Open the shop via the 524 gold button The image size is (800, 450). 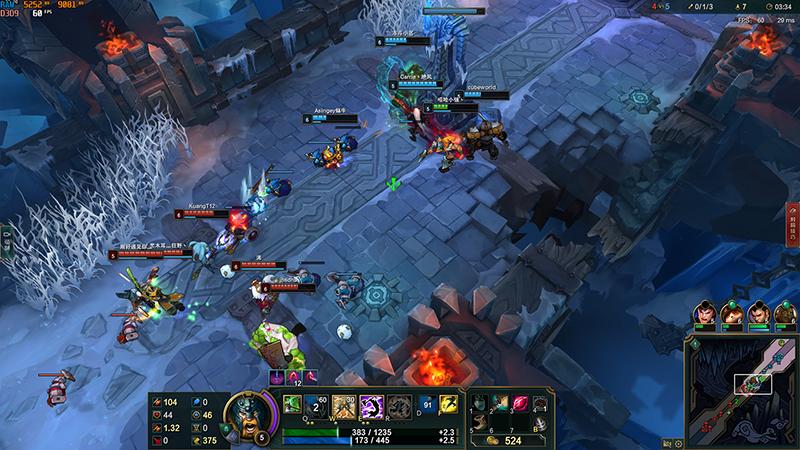pyautogui.click(x=505, y=439)
